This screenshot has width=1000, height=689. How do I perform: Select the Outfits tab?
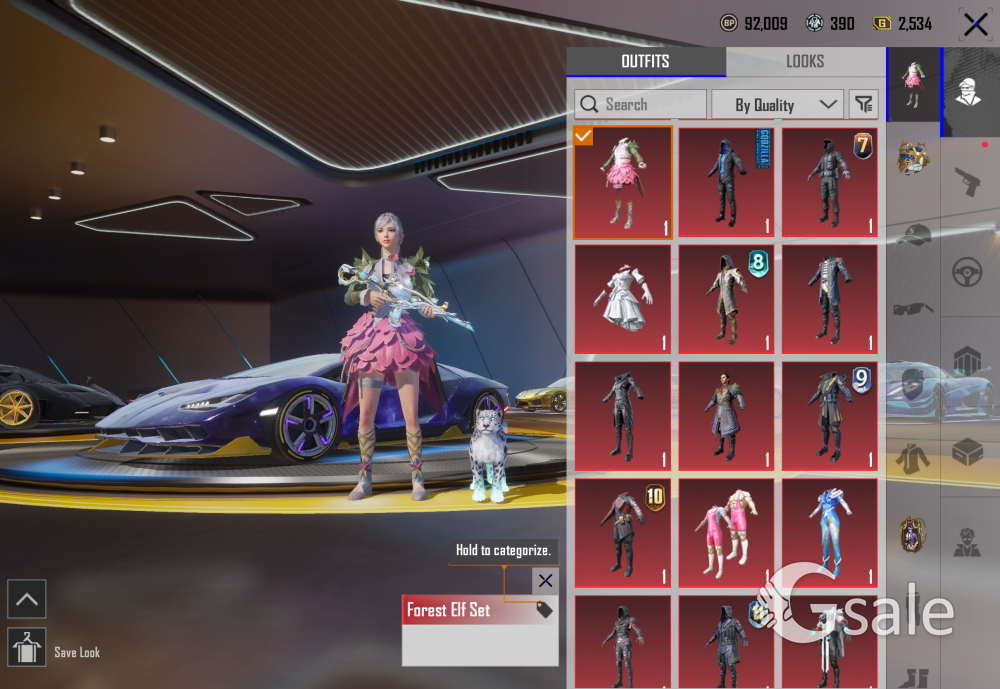645,62
